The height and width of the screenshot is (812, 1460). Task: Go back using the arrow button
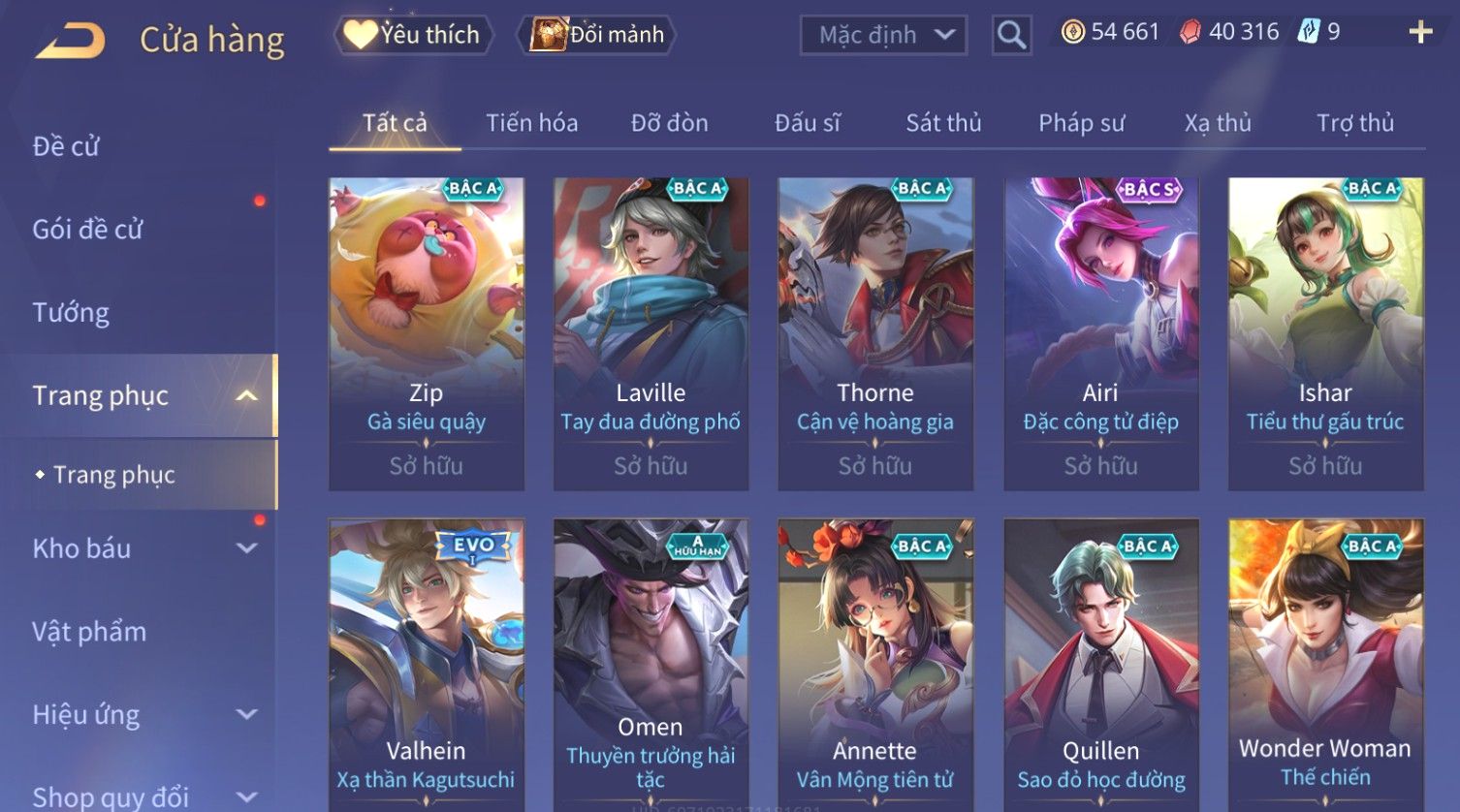[x=70, y=41]
